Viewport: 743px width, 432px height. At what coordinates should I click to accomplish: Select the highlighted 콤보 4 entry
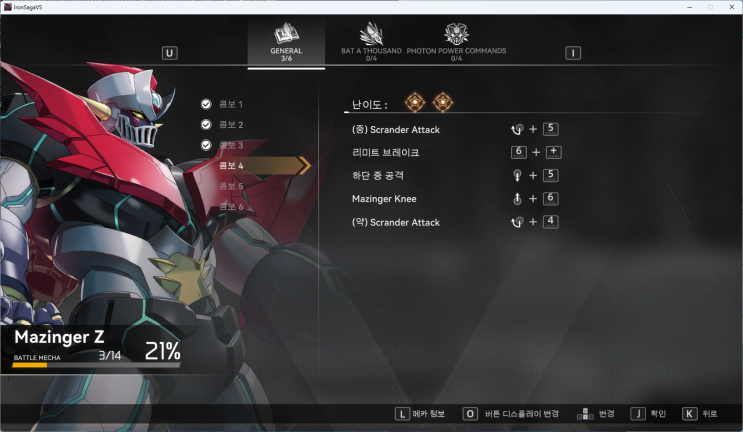232,165
